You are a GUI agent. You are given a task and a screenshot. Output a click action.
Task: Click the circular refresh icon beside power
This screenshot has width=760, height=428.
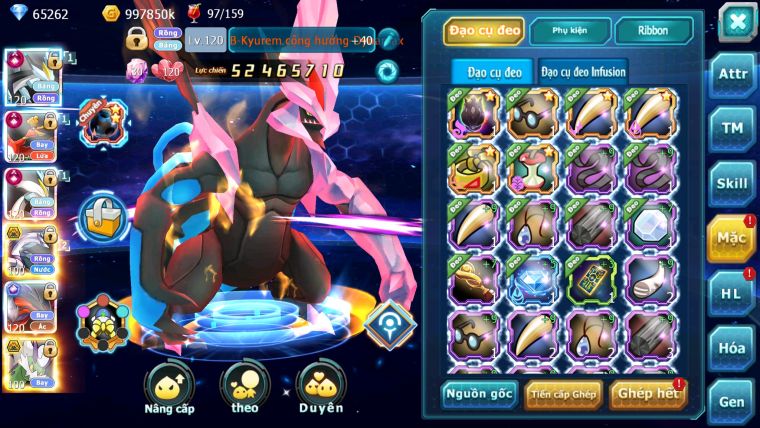tap(386, 71)
